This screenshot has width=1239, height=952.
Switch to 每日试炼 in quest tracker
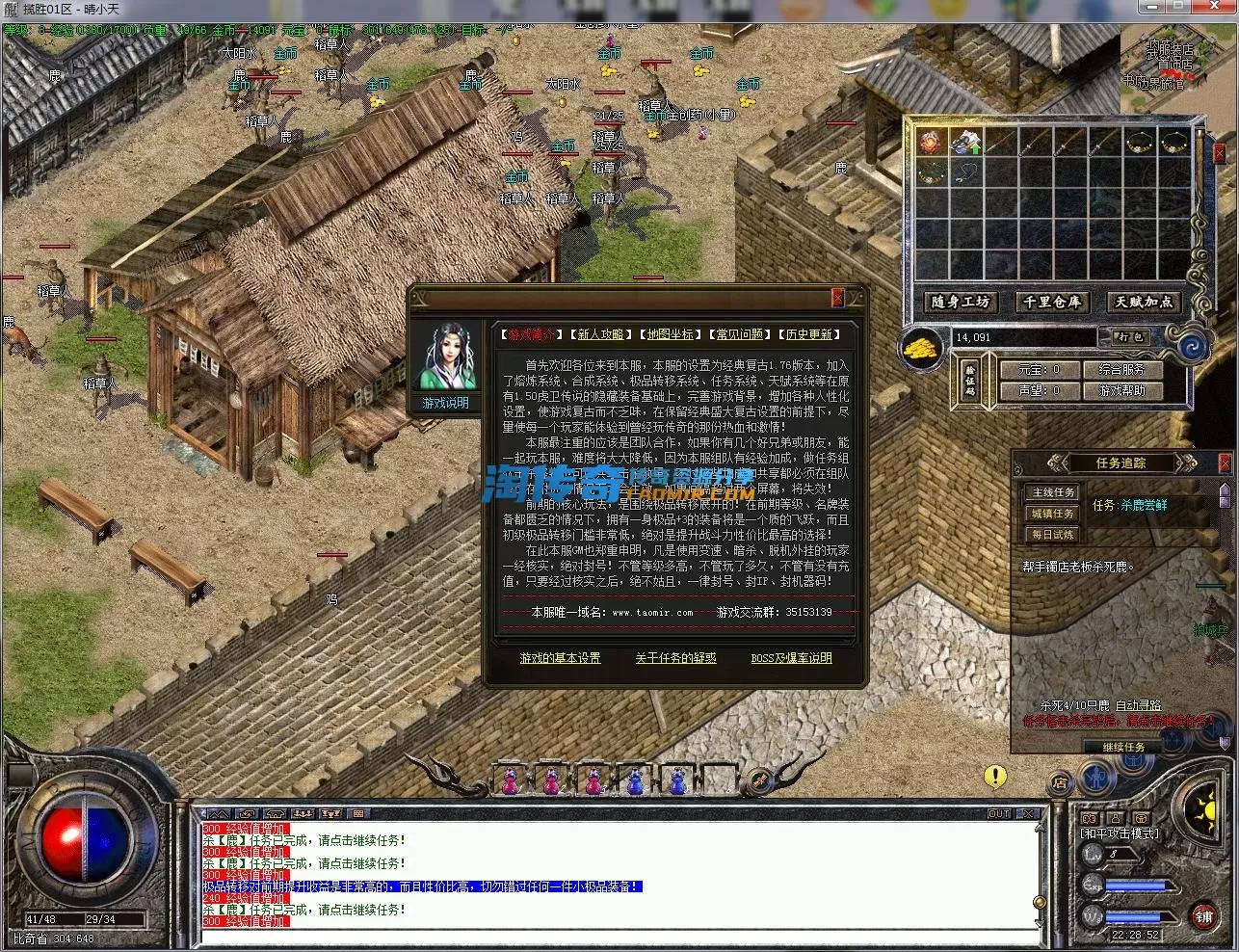point(1052,535)
